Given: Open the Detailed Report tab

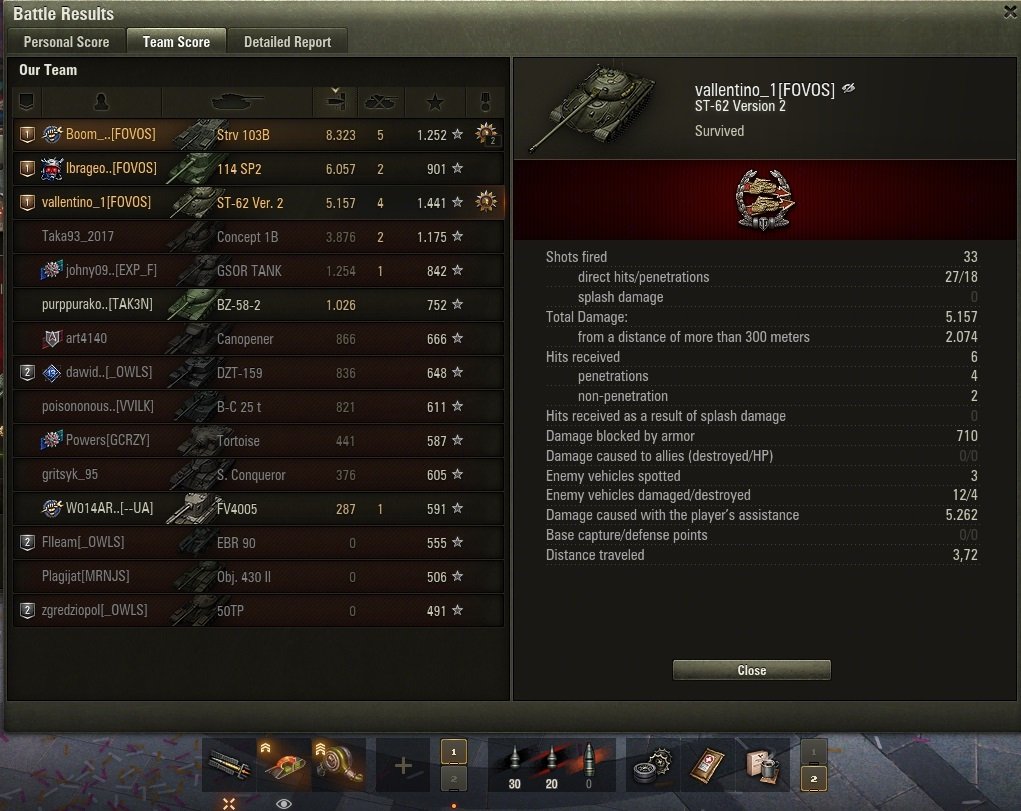Looking at the screenshot, I should (287, 42).
